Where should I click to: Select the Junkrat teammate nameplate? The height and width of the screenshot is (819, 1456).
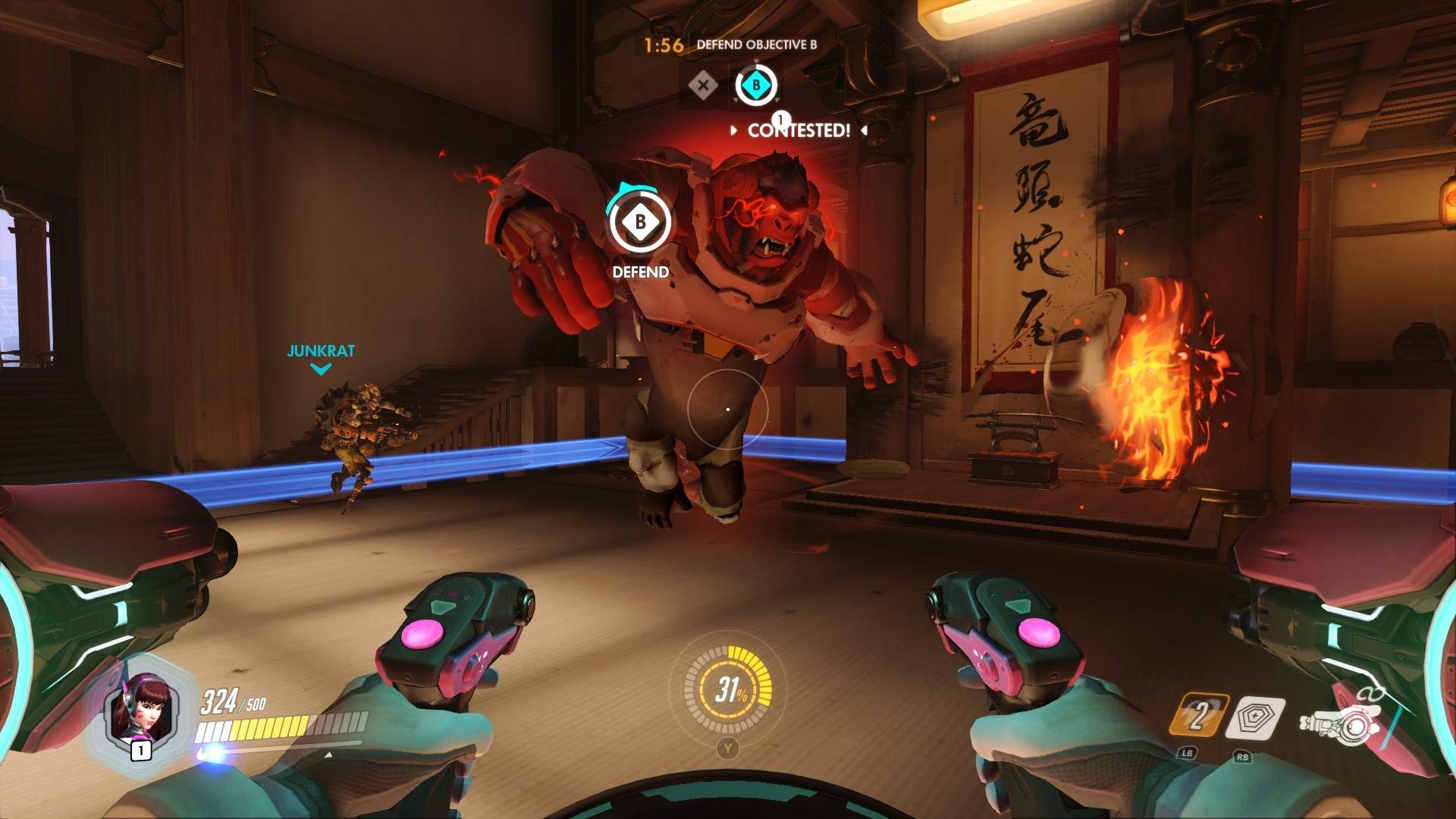click(x=321, y=351)
